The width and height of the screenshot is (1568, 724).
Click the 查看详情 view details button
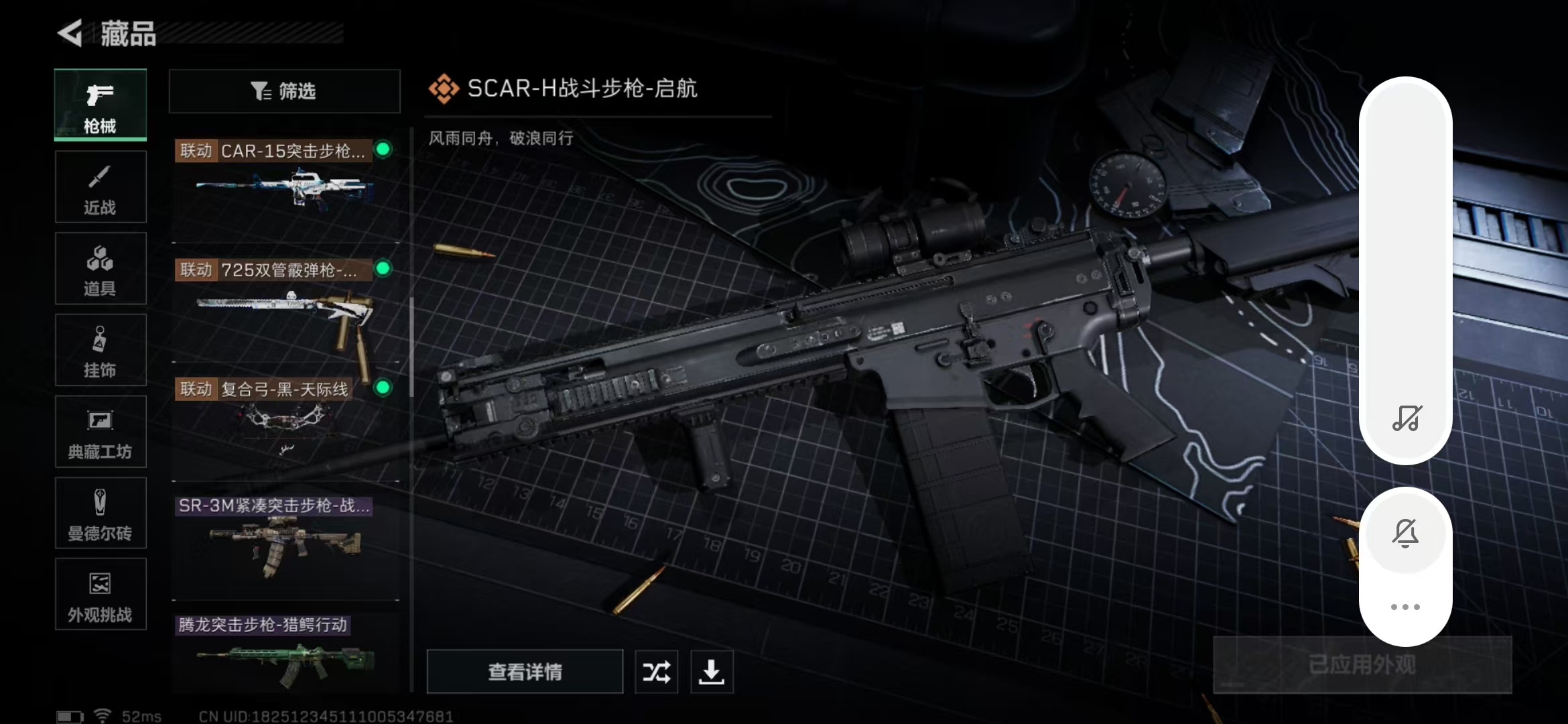[525, 672]
